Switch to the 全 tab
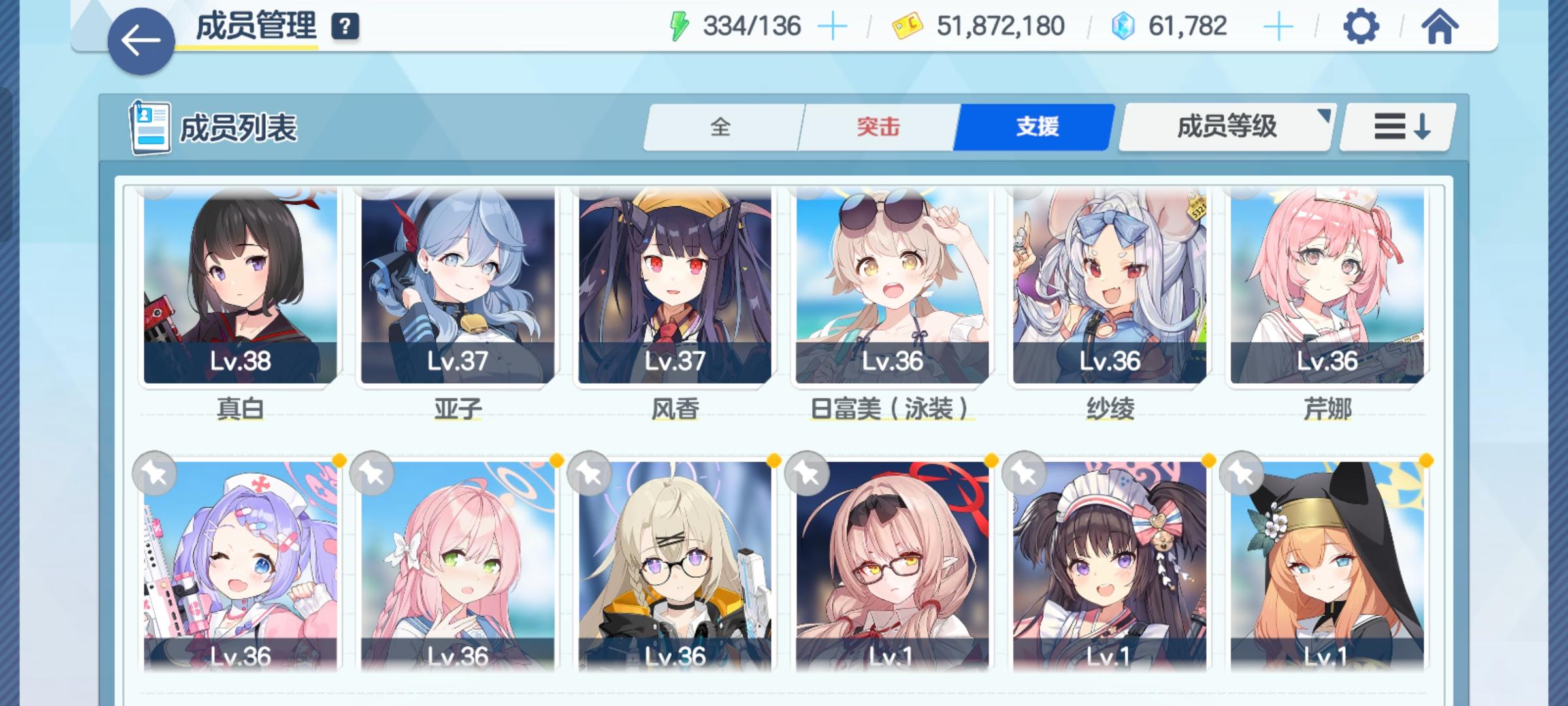The height and width of the screenshot is (706, 1568). tap(723, 127)
